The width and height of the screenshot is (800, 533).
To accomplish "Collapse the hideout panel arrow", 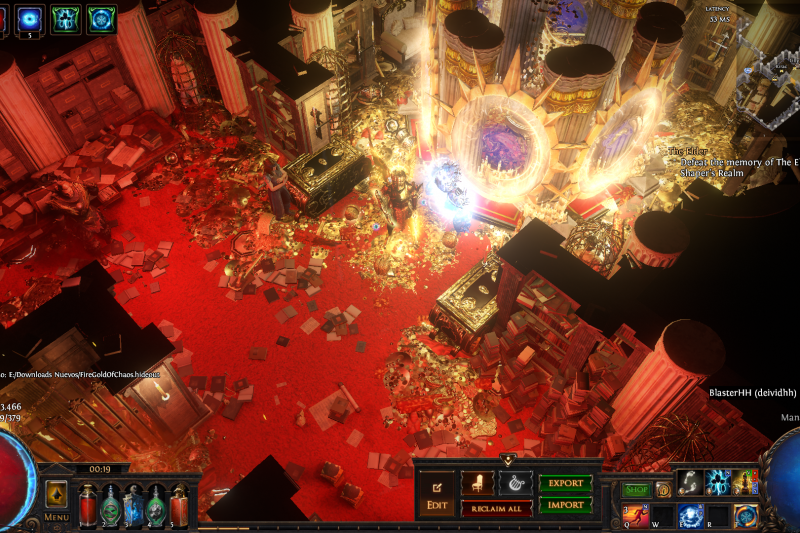I will pyautogui.click(x=508, y=460).
